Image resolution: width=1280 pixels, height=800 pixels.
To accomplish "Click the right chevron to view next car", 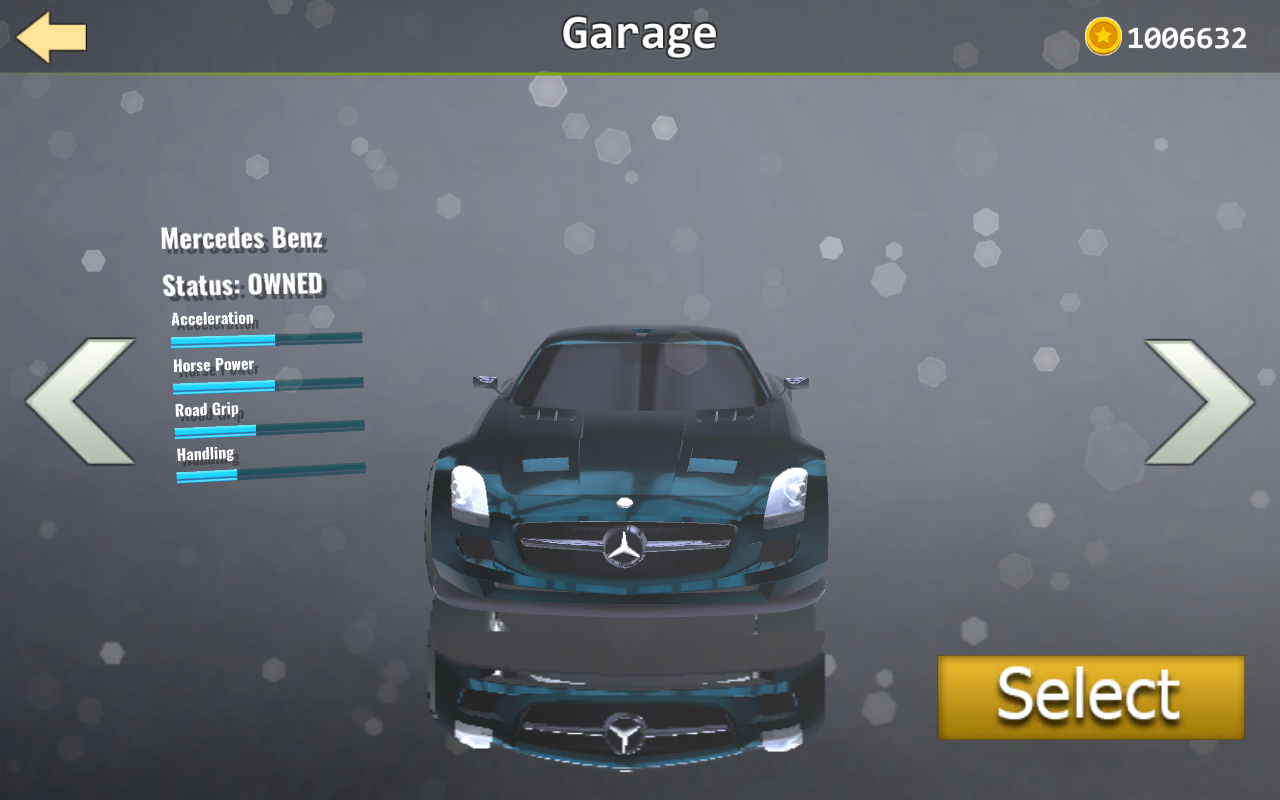I will coord(1200,400).
